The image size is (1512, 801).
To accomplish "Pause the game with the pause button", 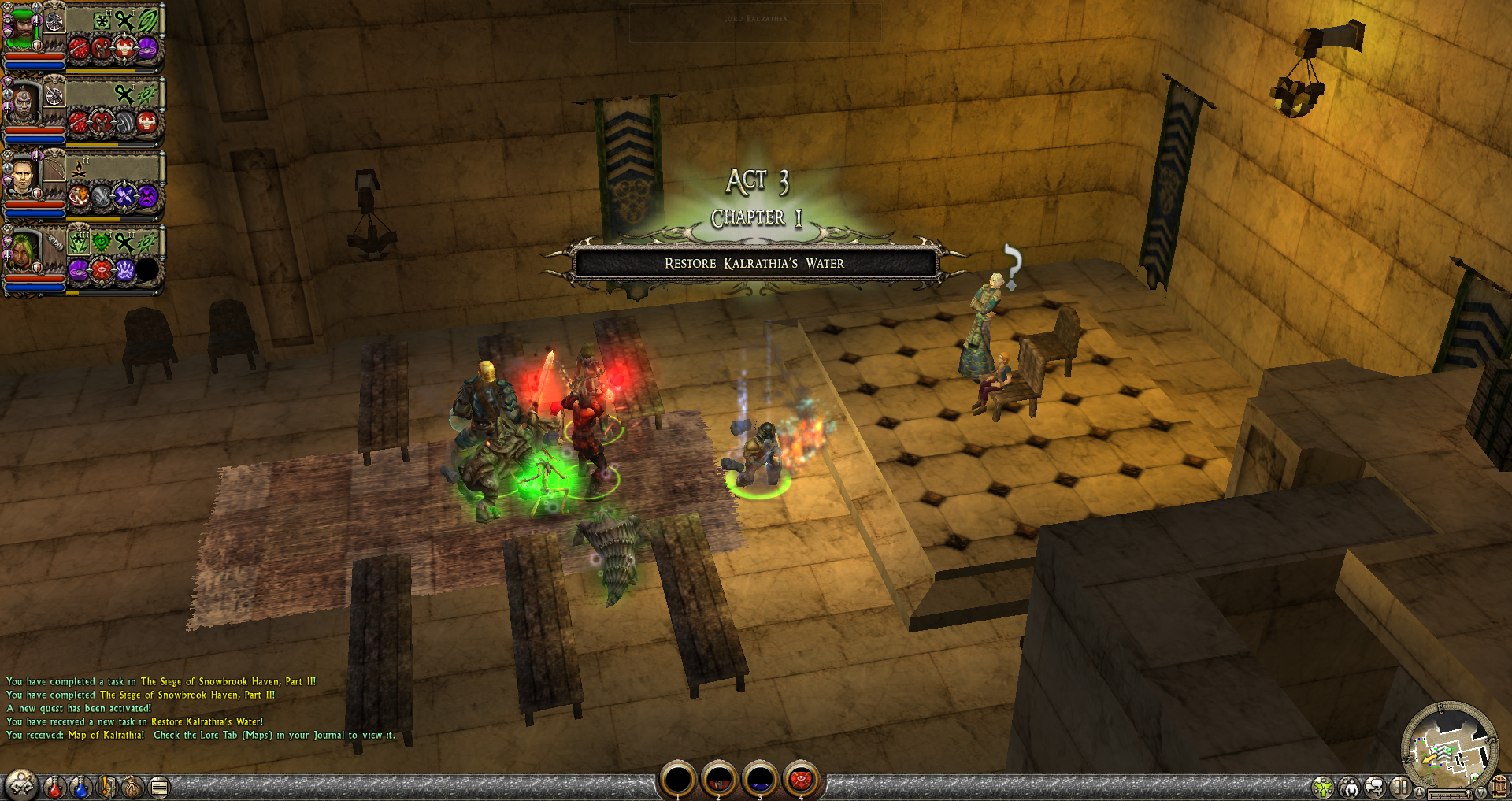I will pyautogui.click(x=1400, y=787).
